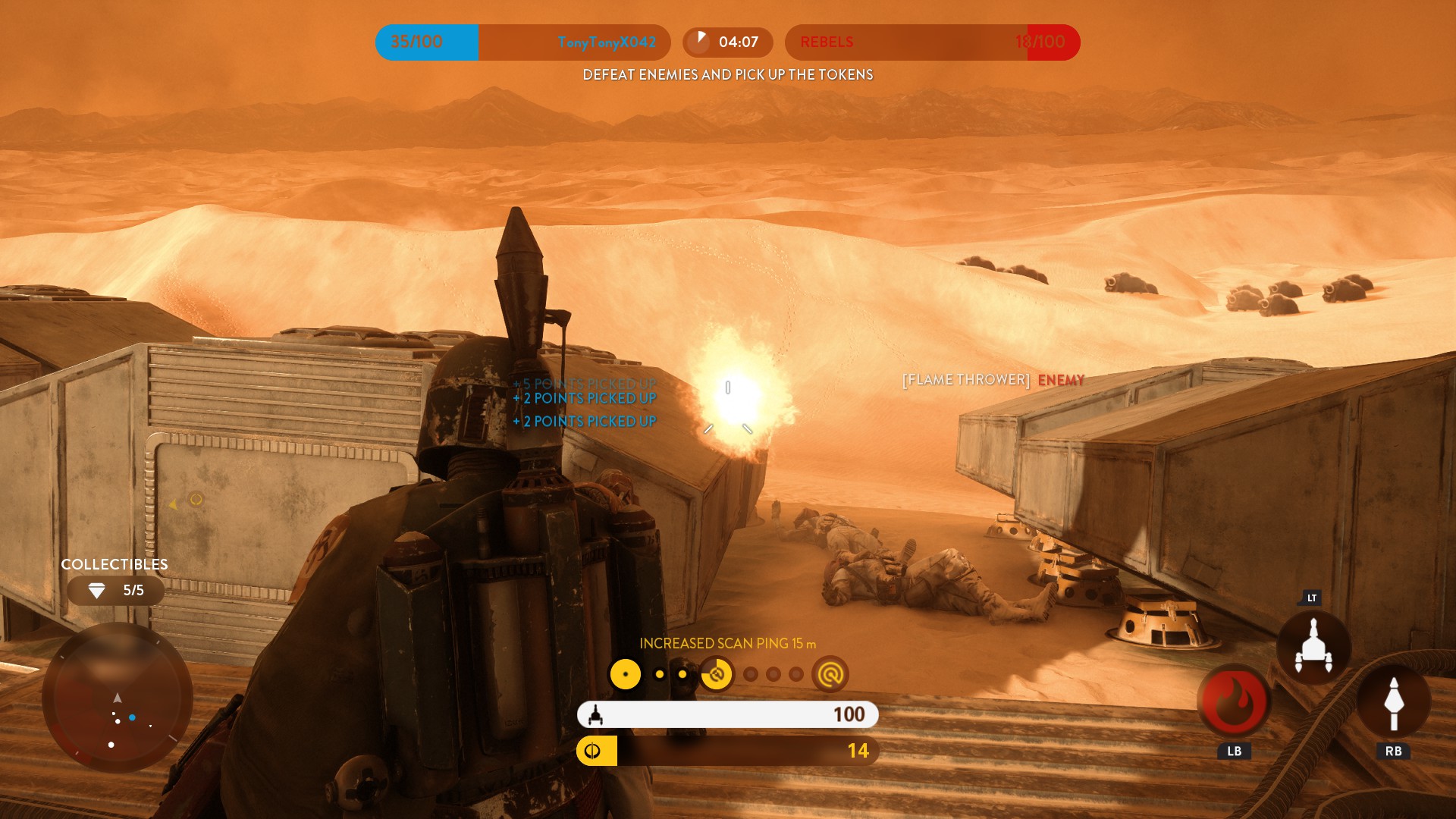
Task: Select the dim spiral scan upgrade icon
Action: tap(830, 674)
